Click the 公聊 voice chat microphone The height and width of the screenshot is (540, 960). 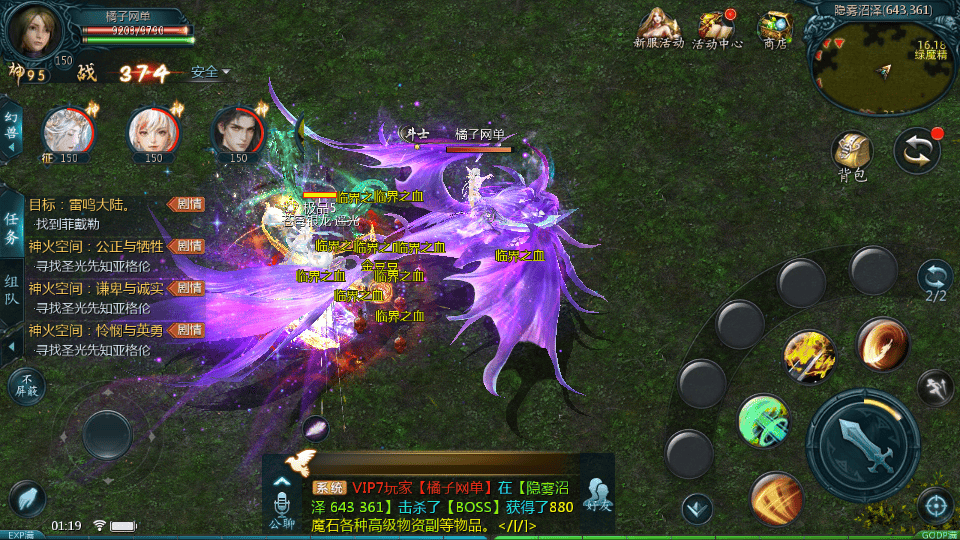pyautogui.click(x=281, y=500)
